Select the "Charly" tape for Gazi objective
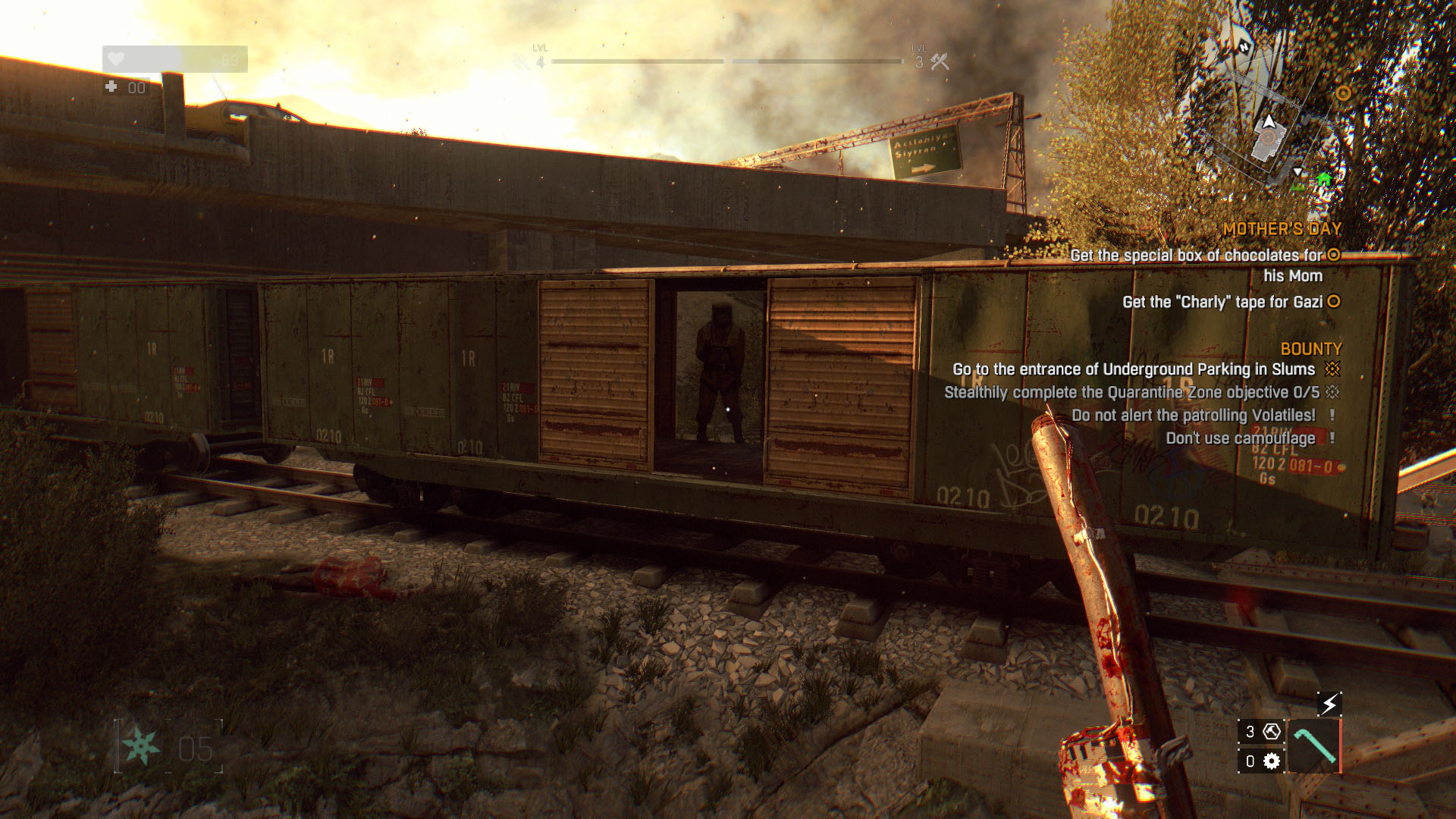This screenshot has height=819, width=1456. pyautogui.click(x=1222, y=302)
